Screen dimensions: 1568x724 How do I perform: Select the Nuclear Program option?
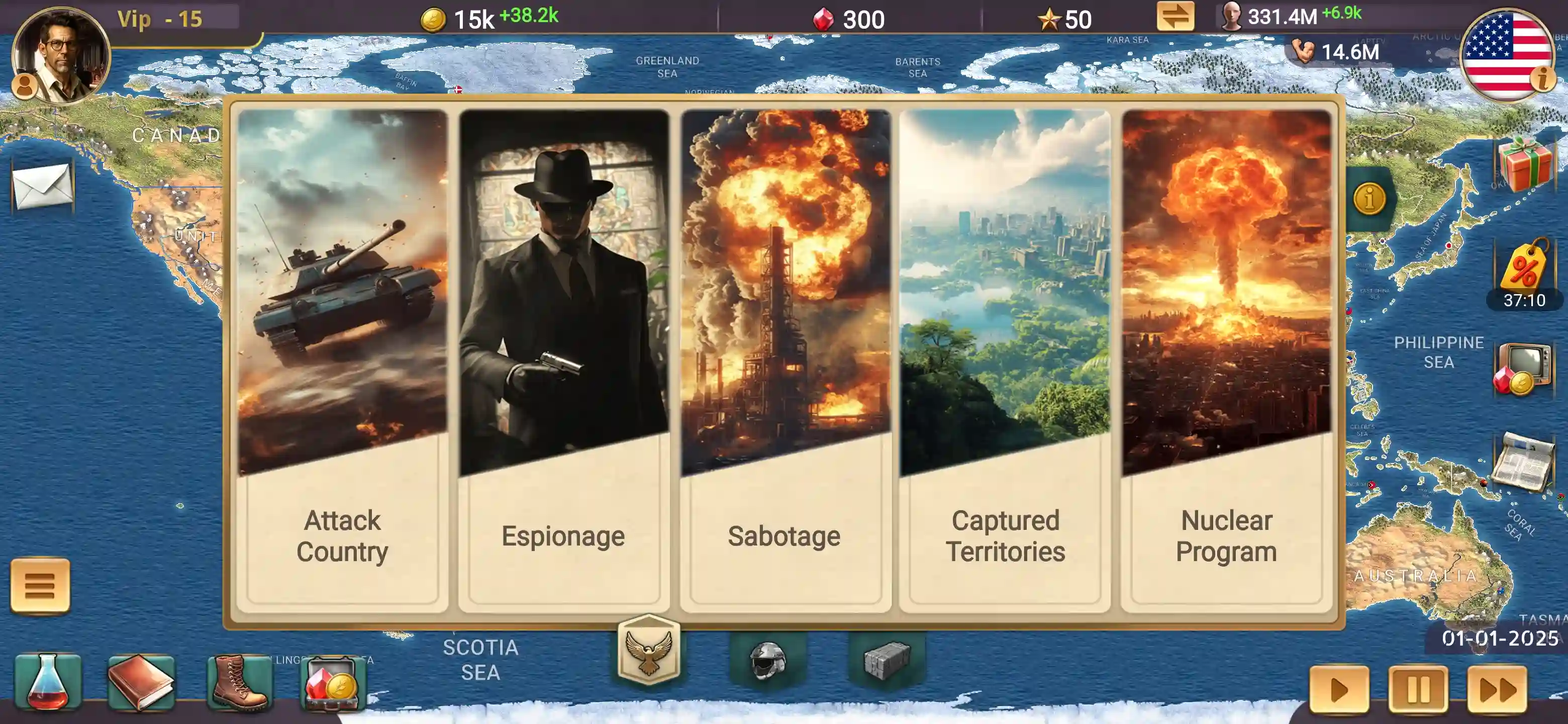pyautogui.click(x=1226, y=359)
